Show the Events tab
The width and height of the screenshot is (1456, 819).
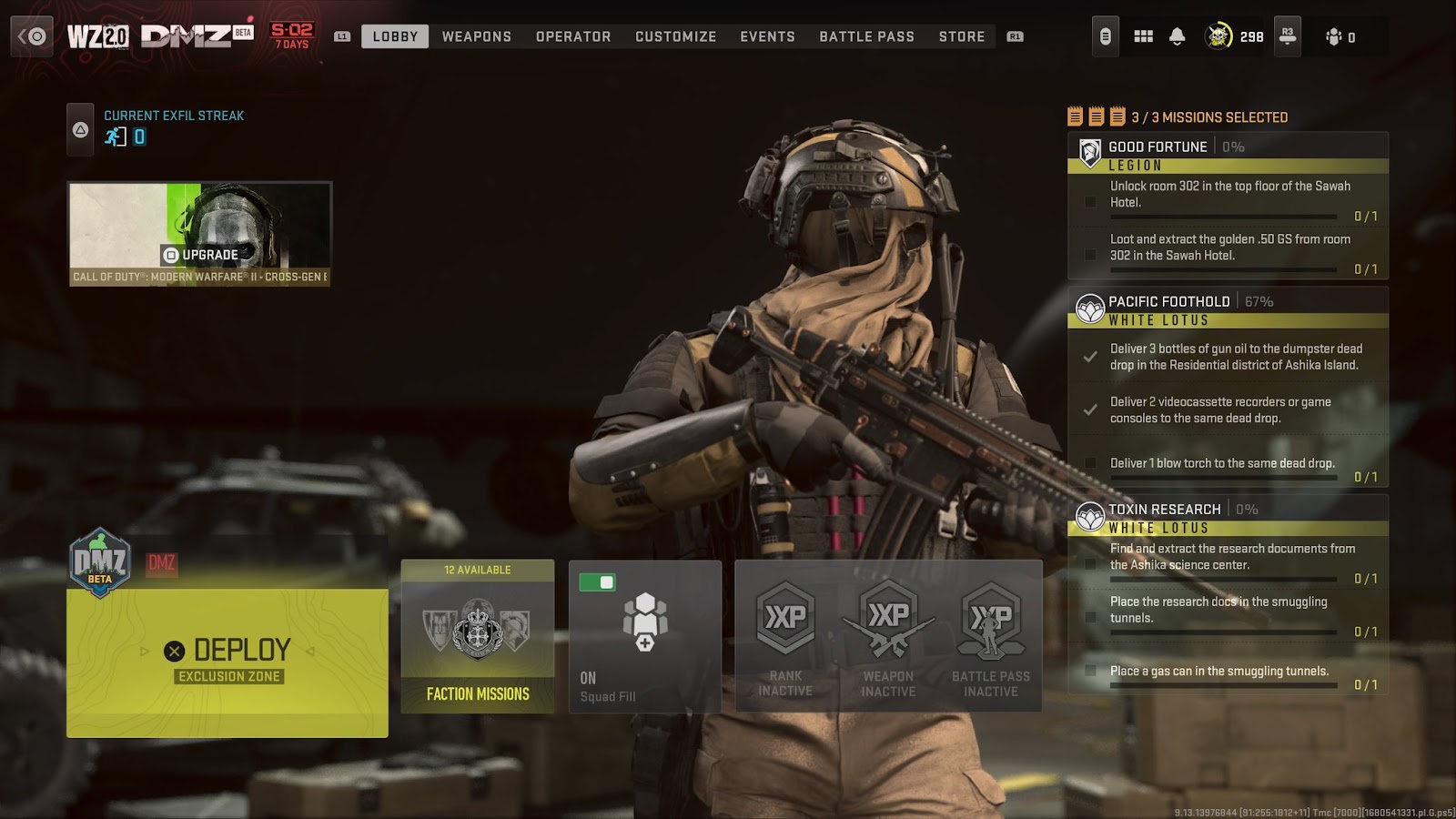click(767, 36)
